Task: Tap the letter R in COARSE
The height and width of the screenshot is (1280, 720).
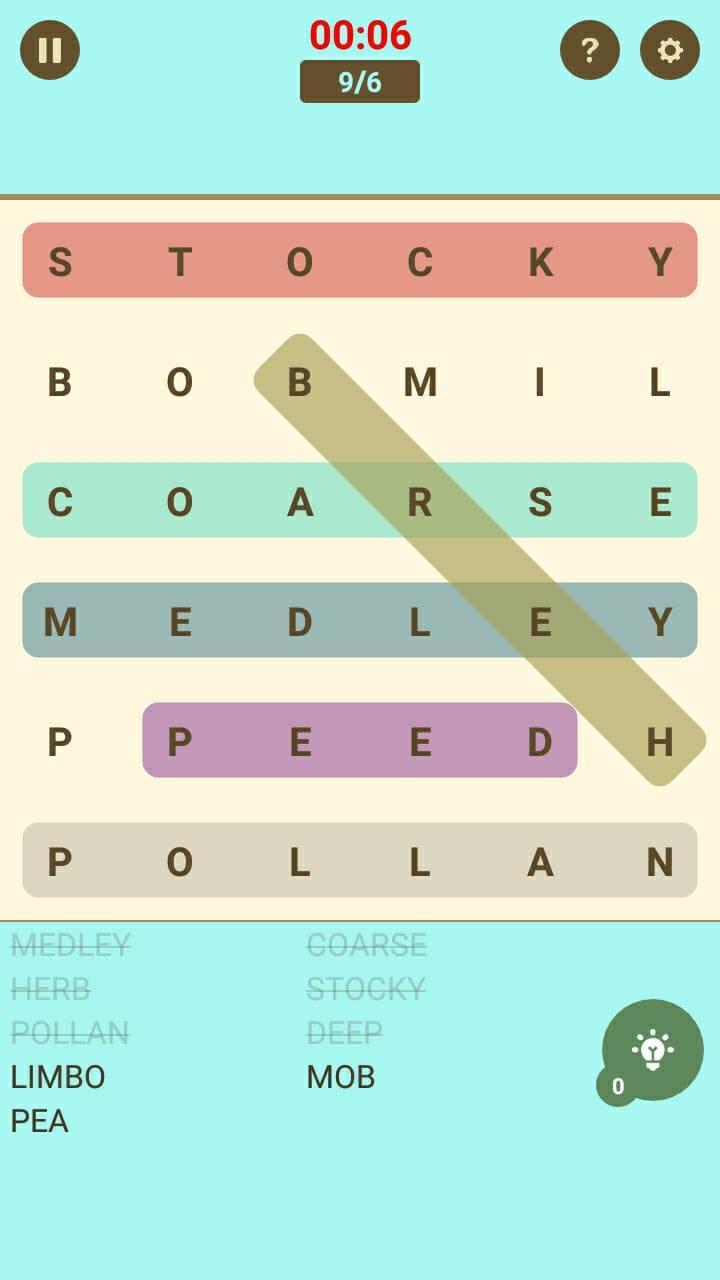Action: coord(420,502)
